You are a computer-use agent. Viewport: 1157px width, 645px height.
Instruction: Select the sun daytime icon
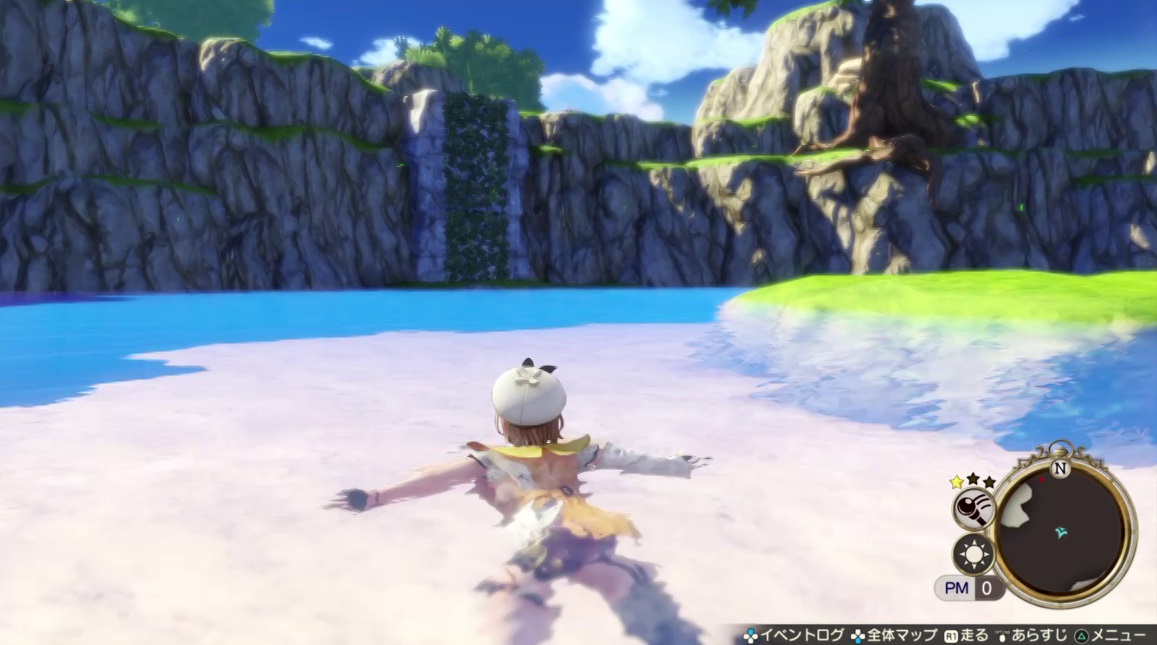[x=972, y=553]
